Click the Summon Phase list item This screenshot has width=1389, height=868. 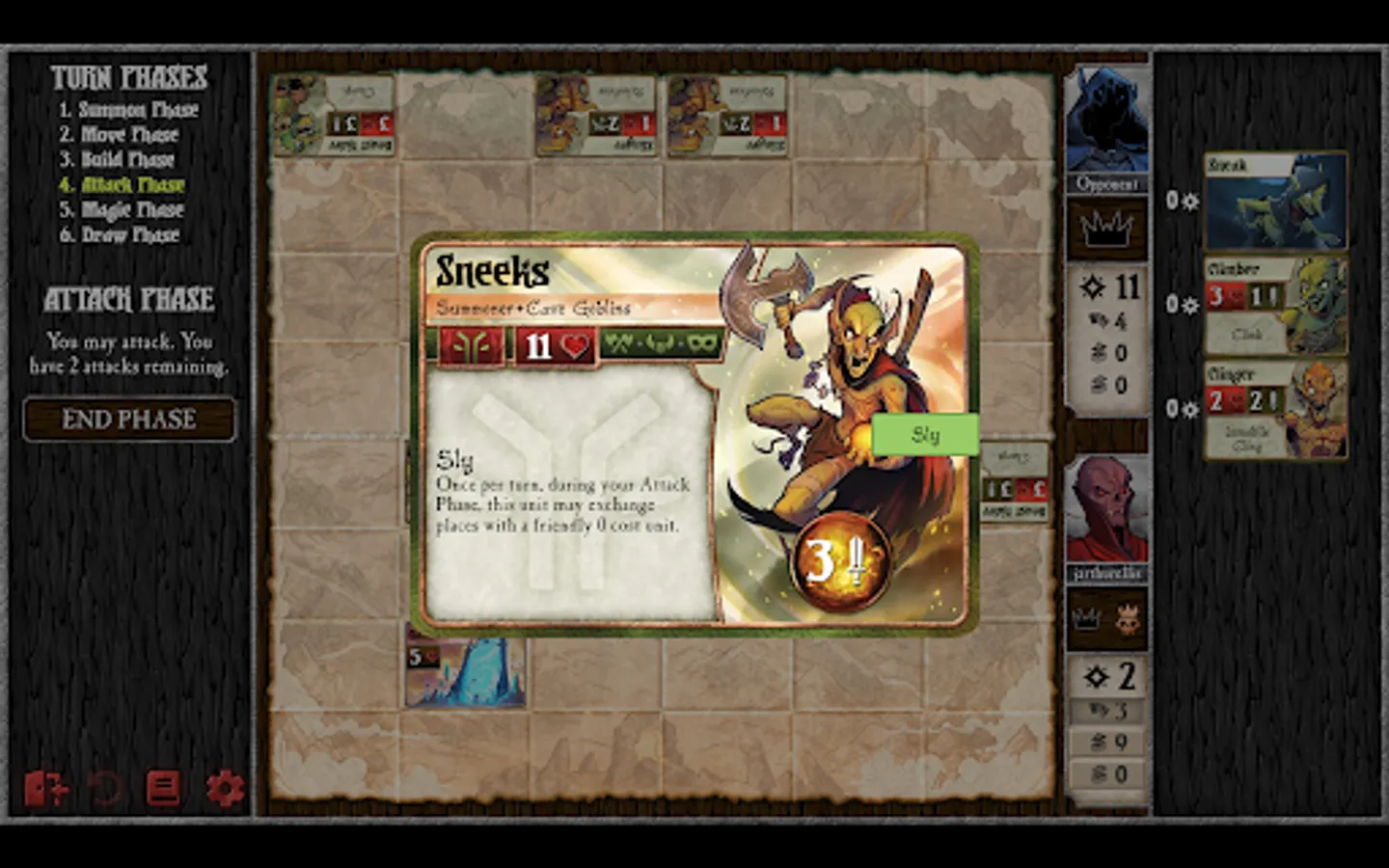[x=130, y=109]
